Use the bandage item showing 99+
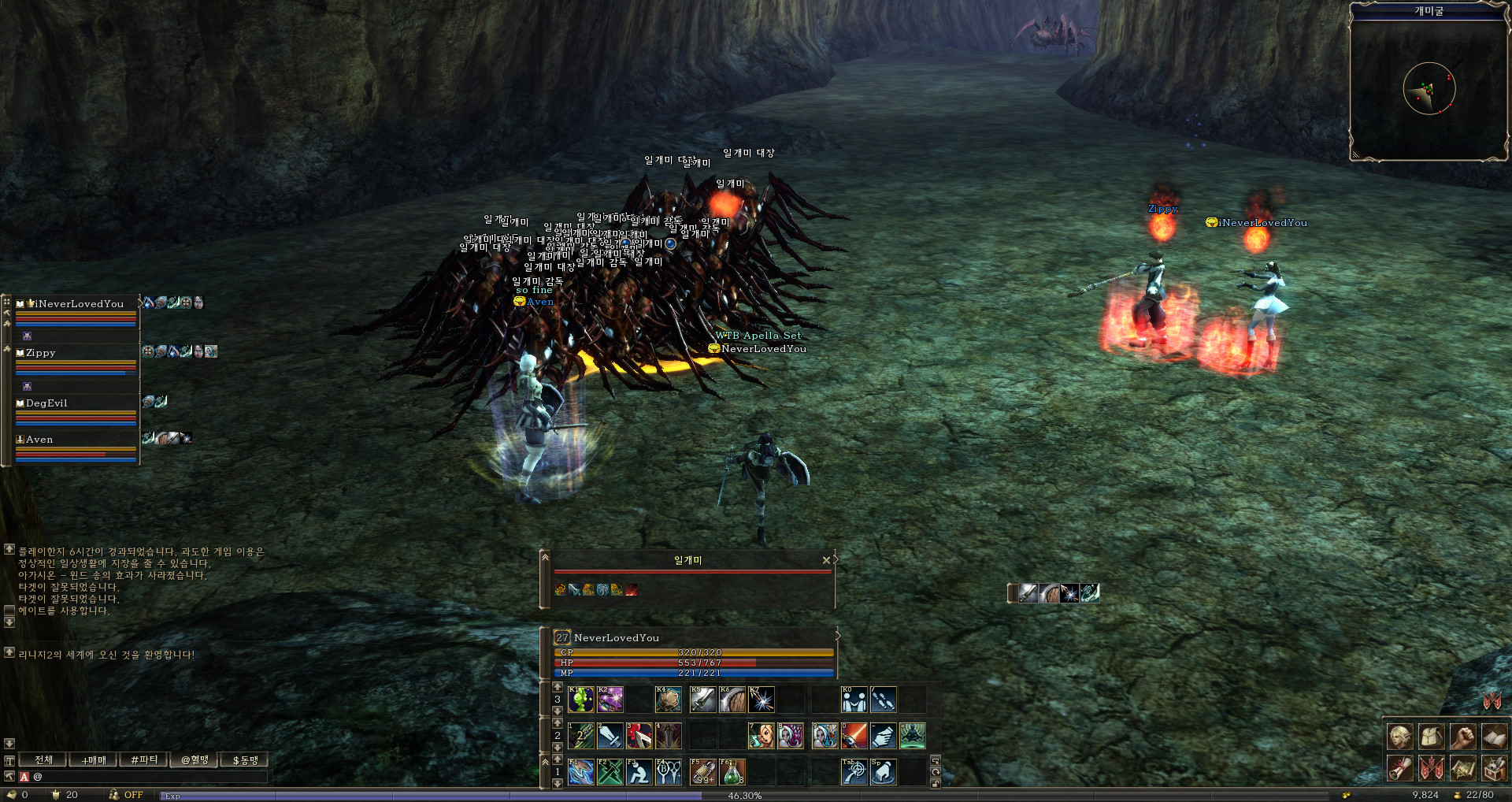 pos(702,772)
